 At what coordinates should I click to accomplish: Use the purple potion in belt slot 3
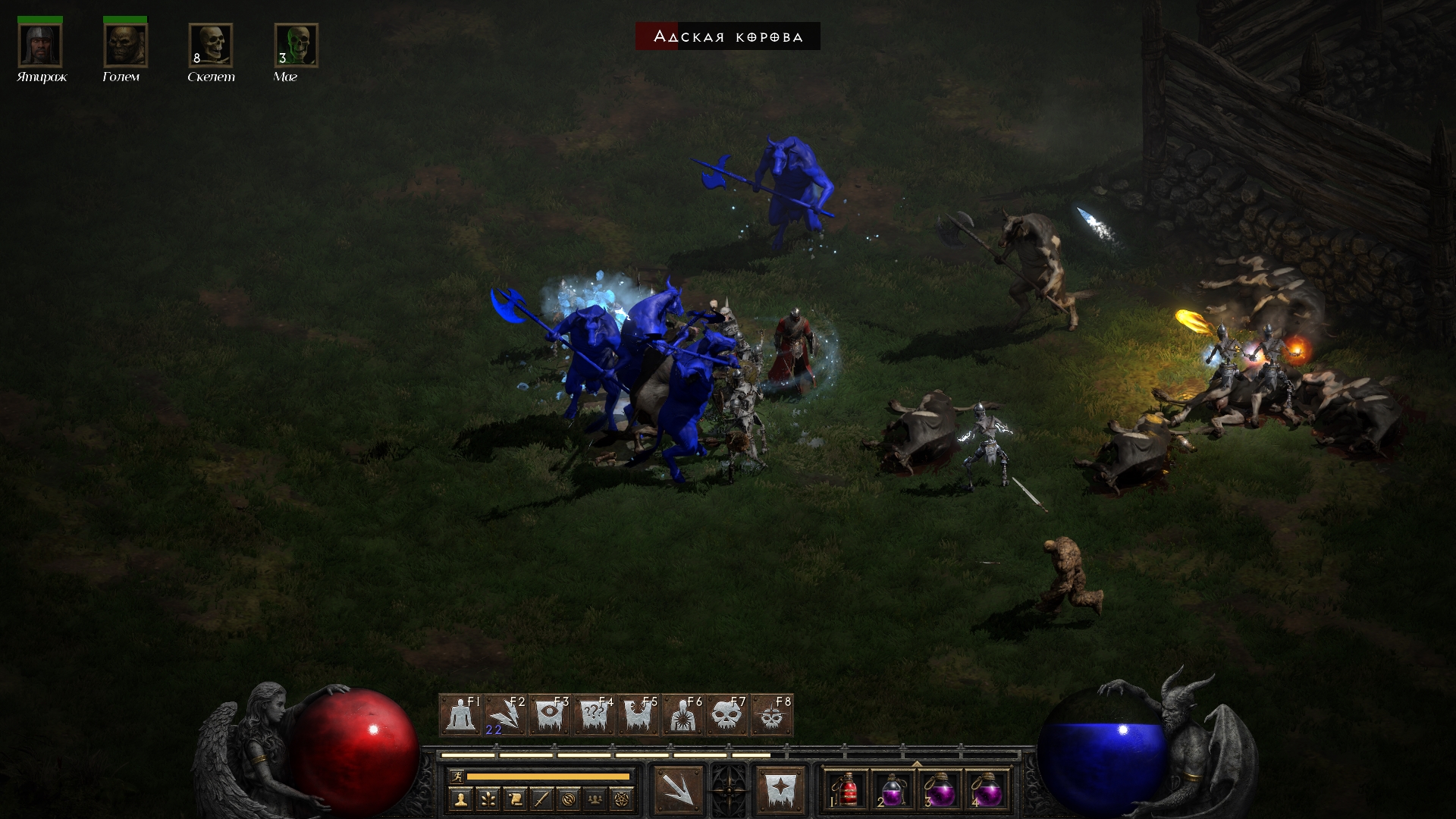click(942, 792)
